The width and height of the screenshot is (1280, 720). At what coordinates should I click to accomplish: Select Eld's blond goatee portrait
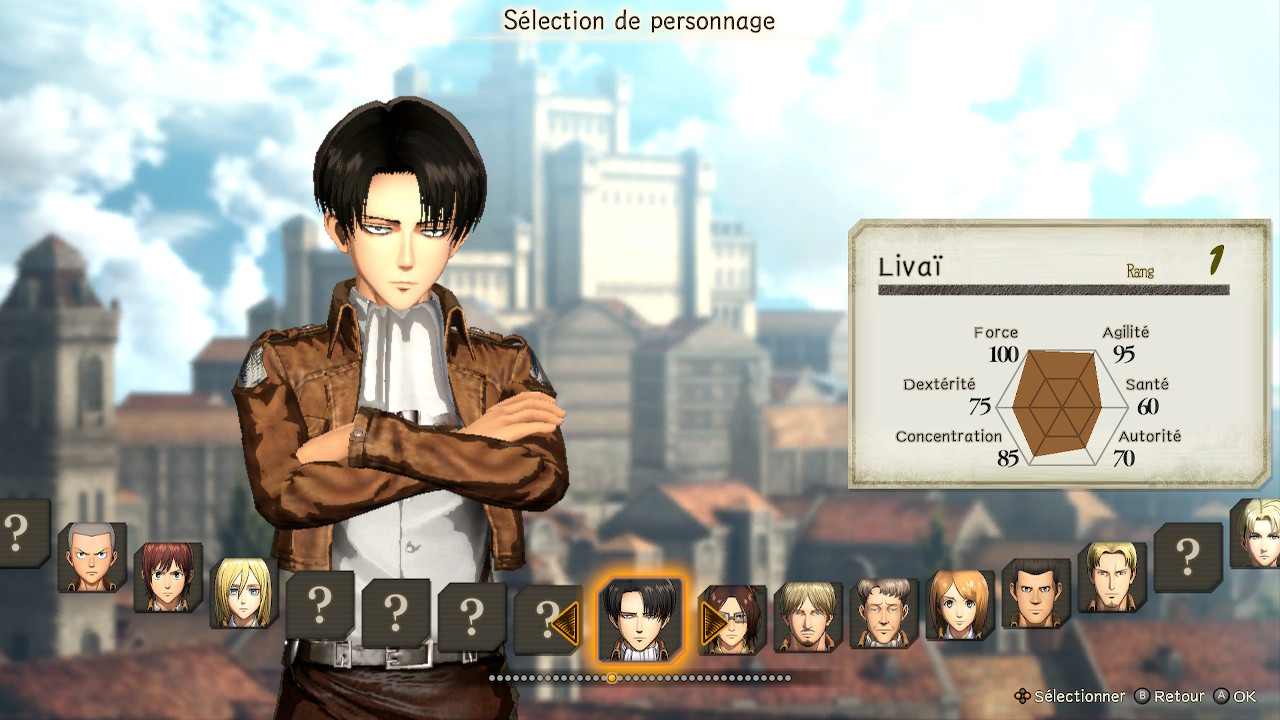(1112, 577)
